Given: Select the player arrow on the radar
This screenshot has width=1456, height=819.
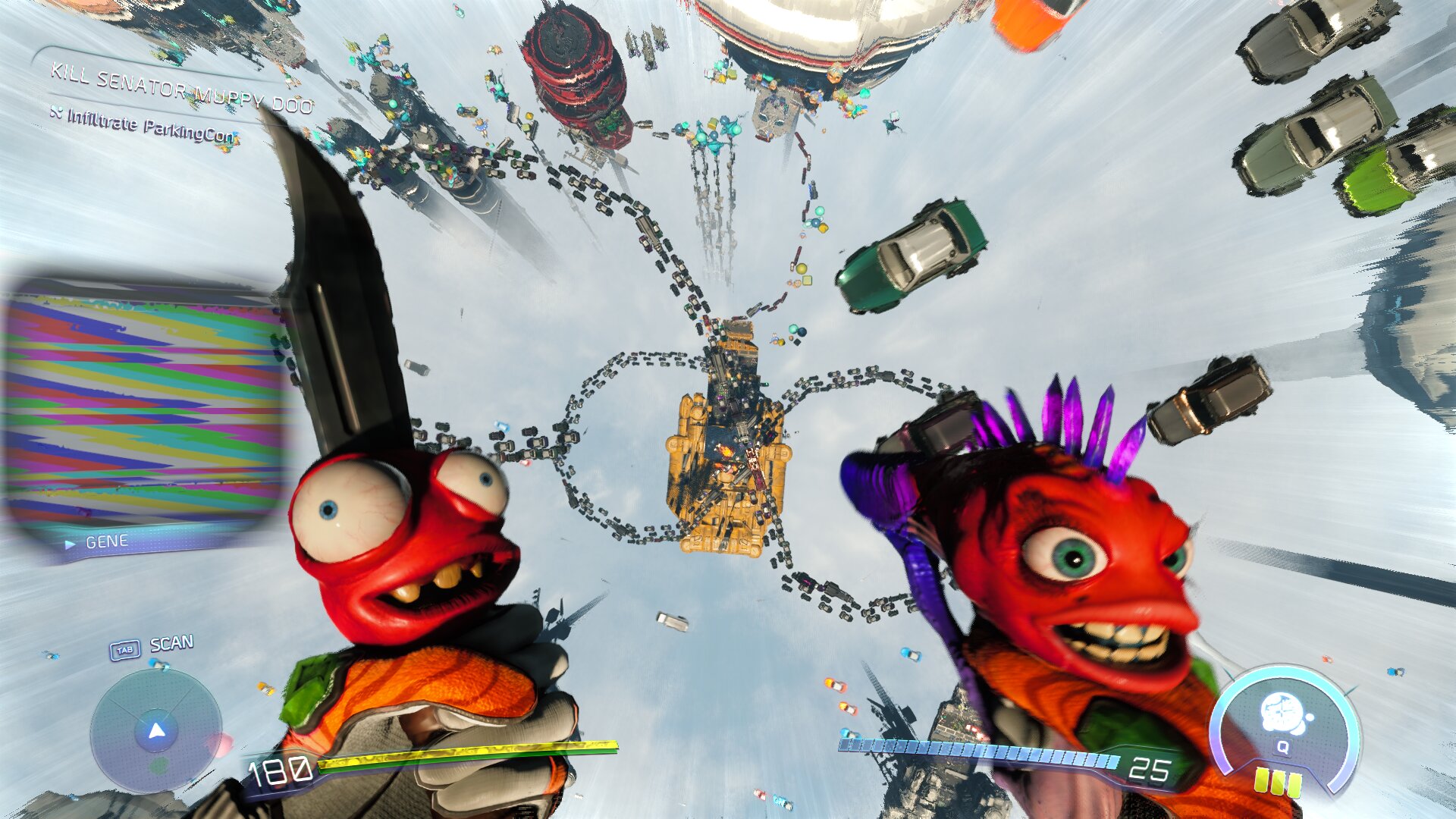Looking at the screenshot, I should (156, 730).
